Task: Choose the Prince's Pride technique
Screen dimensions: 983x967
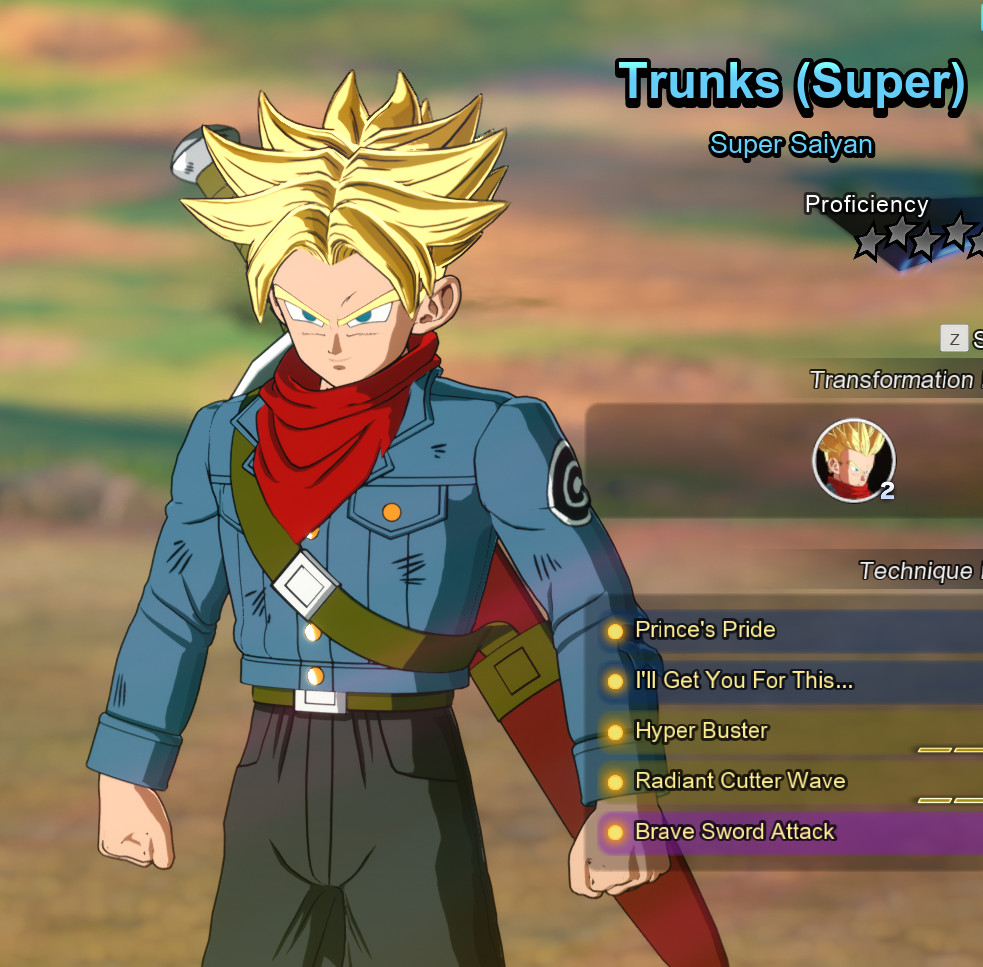Action: click(x=705, y=630)
